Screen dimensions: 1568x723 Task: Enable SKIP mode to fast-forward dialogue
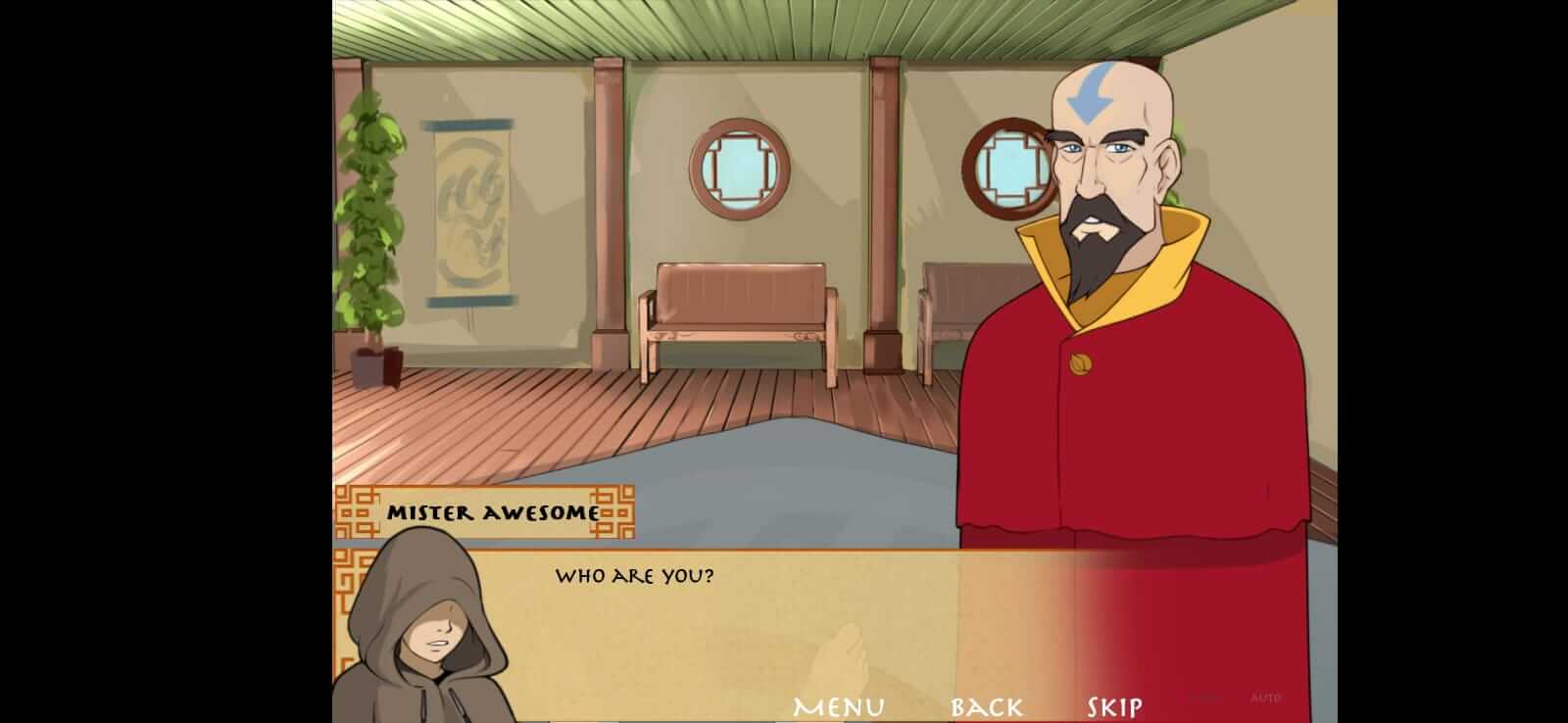(1111, 704)
